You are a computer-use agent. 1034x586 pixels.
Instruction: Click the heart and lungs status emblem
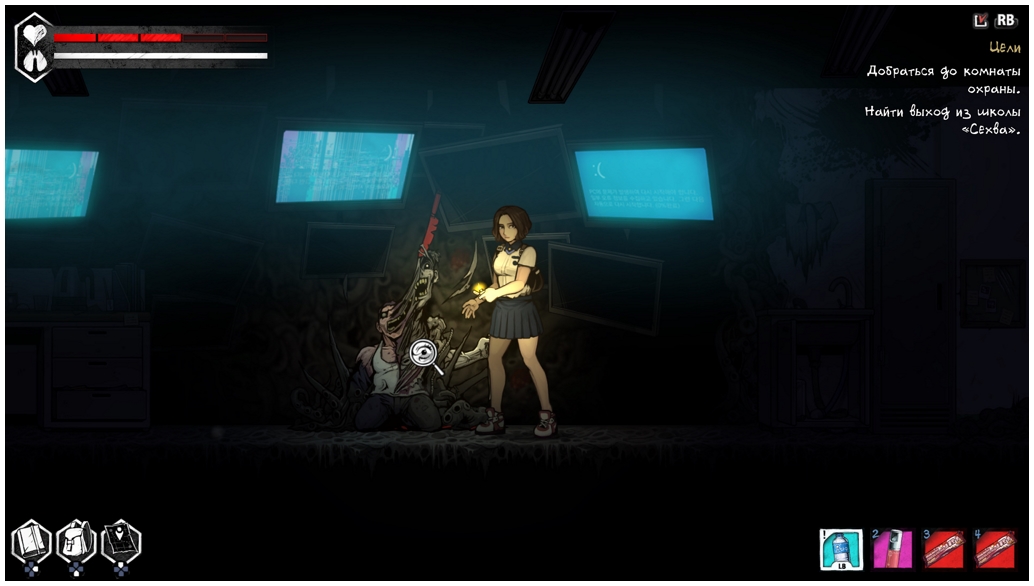click(35, 47)
